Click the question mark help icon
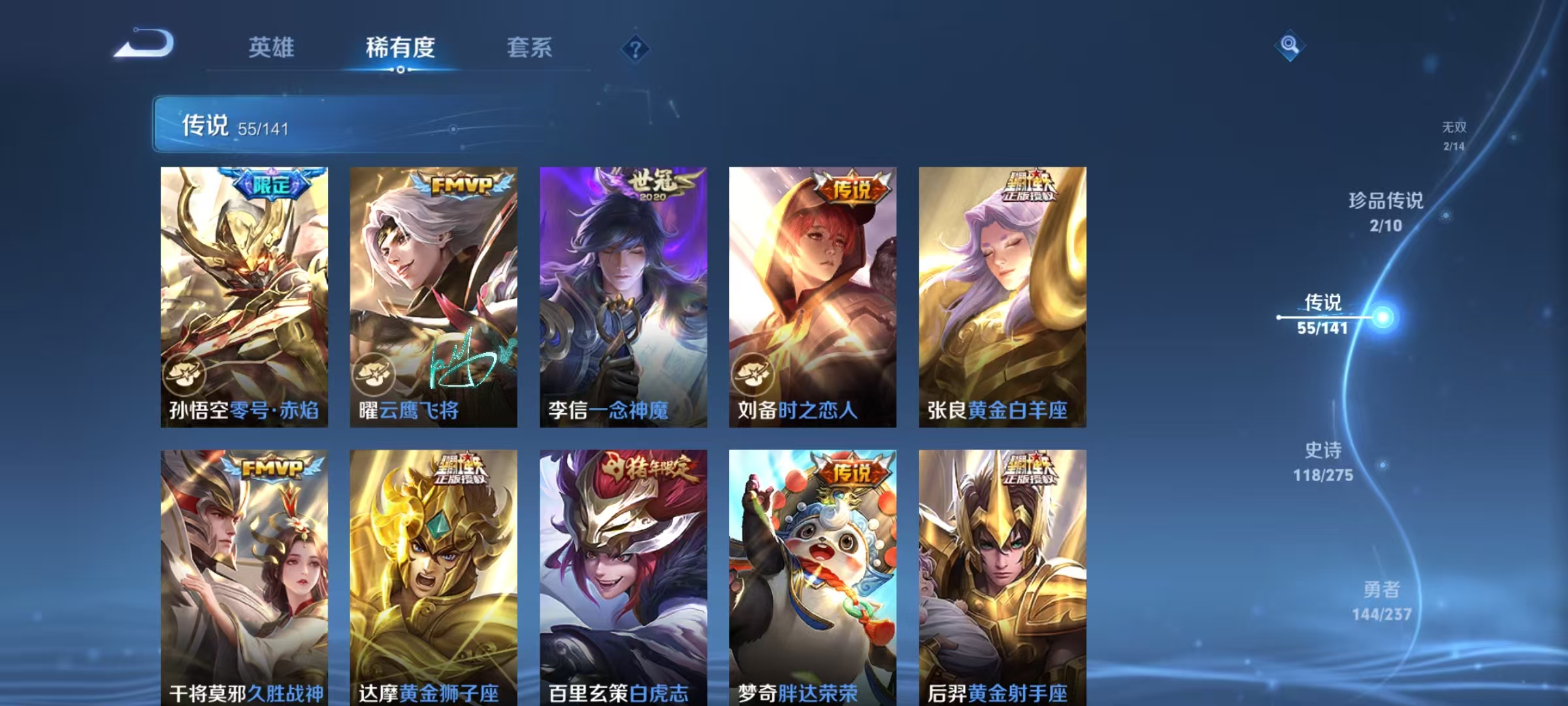Screen dimensions: 1568x706 637,47
